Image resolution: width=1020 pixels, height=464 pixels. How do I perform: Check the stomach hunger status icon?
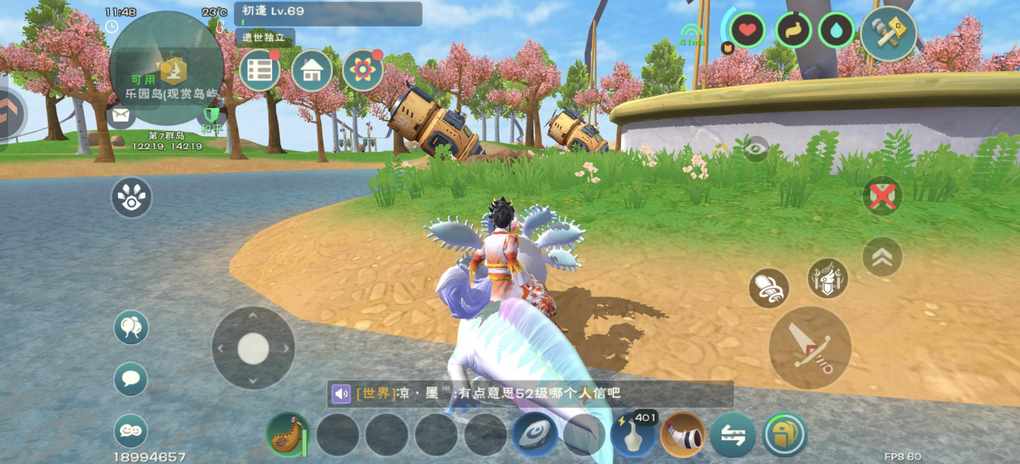click(x=793, y=30)
